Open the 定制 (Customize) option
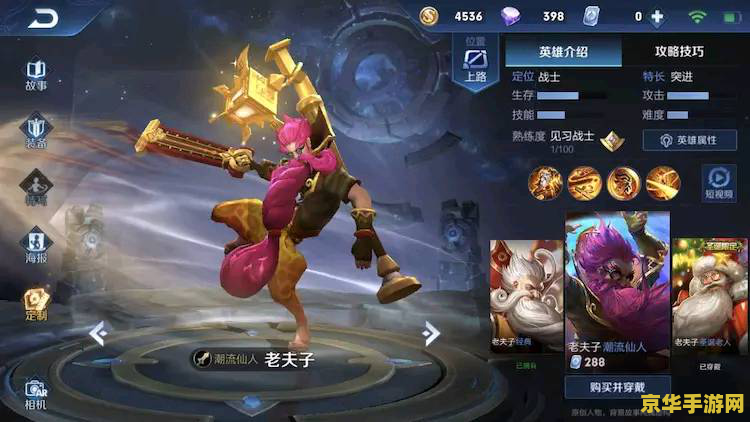The height and width of the screenshot is (422, 750). [36, 305]
